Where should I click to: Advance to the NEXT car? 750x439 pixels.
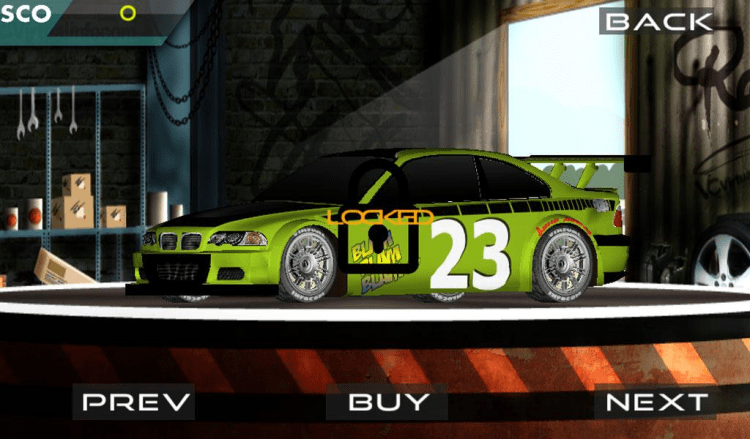point(655,402)
